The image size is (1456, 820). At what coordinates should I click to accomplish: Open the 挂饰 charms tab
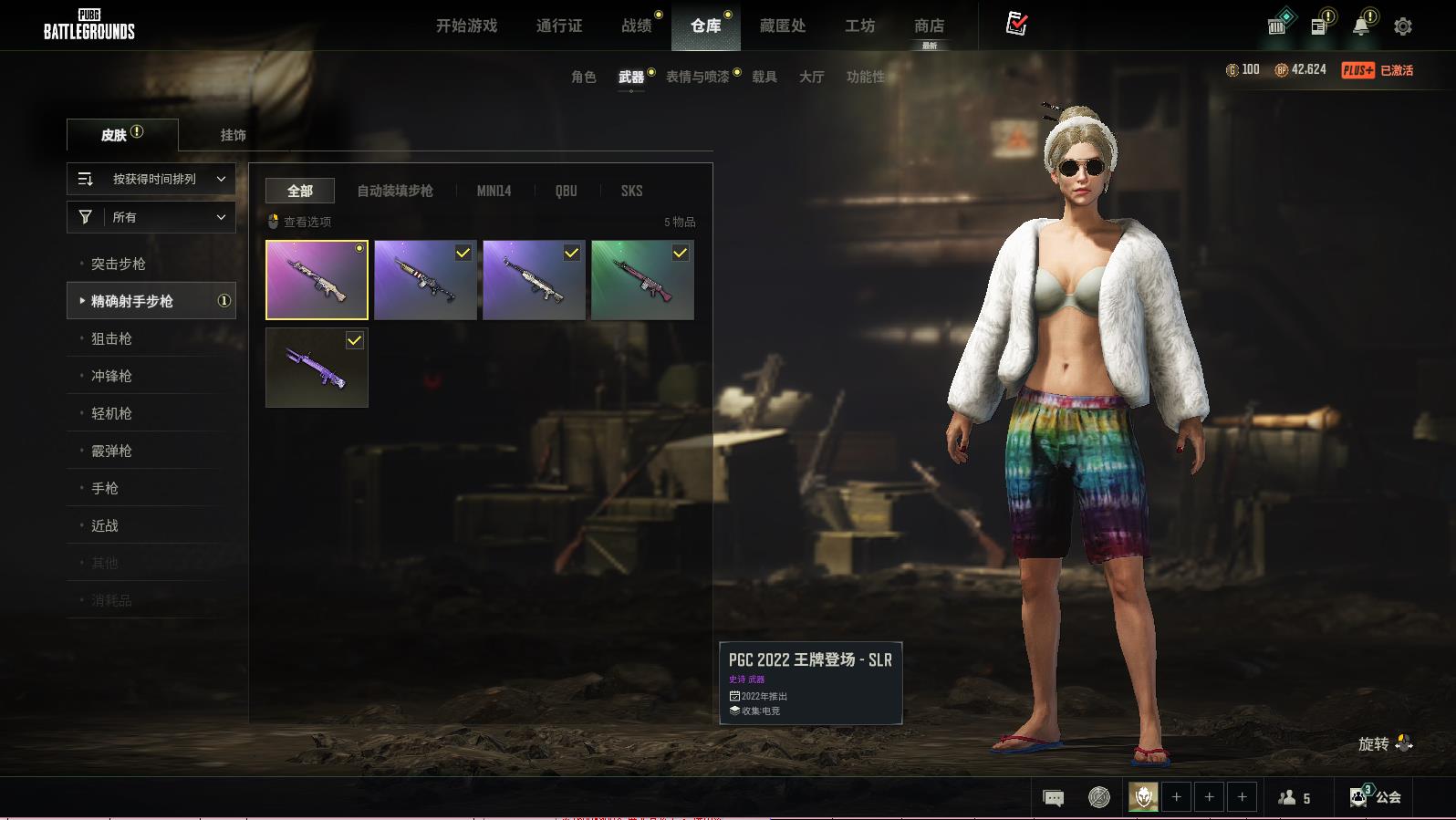click(x=233, y=135)
